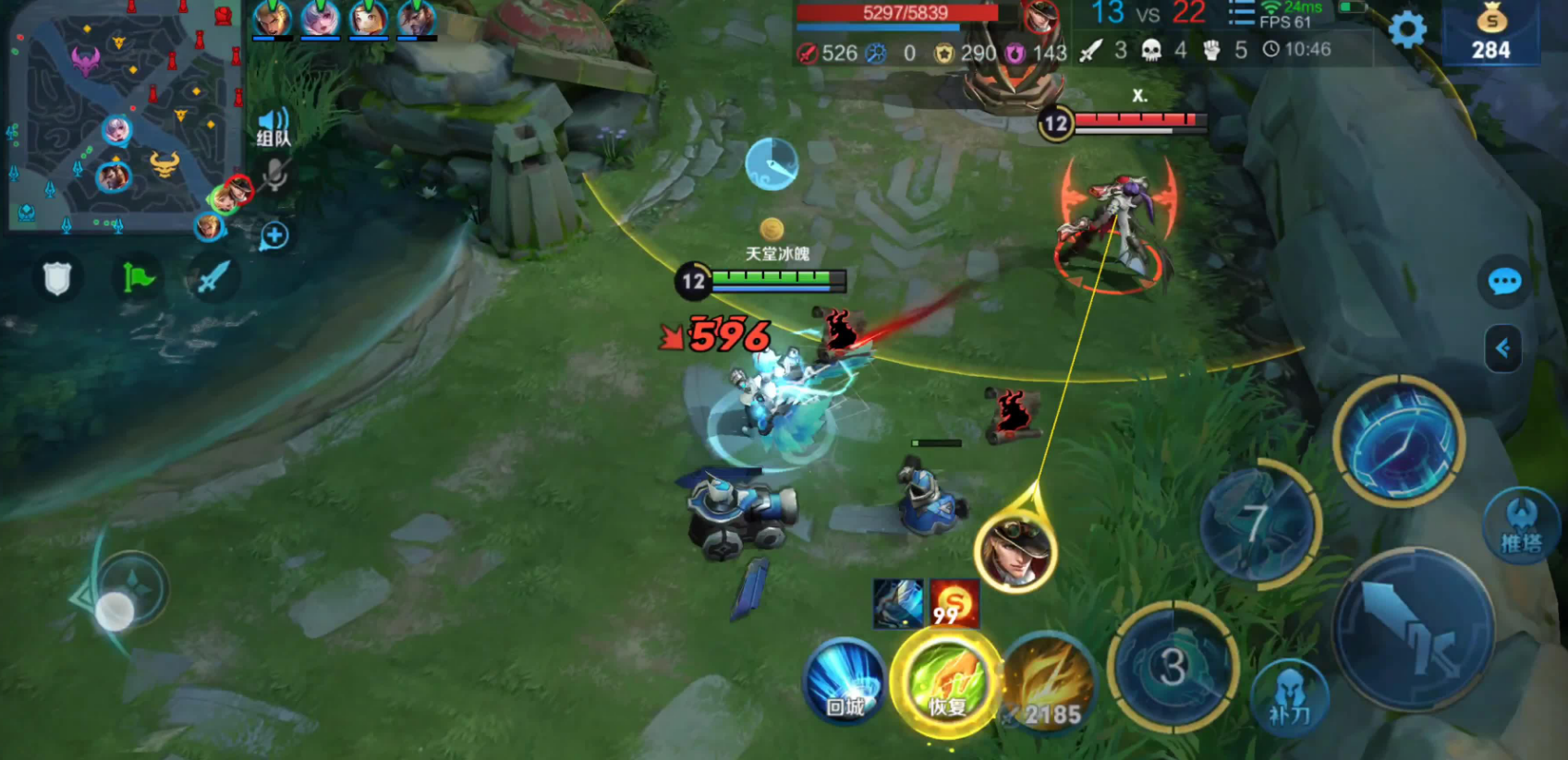Select the 补刀 last-hit button
This screenshot has height=760, width=1568.
click(1289, 697)
